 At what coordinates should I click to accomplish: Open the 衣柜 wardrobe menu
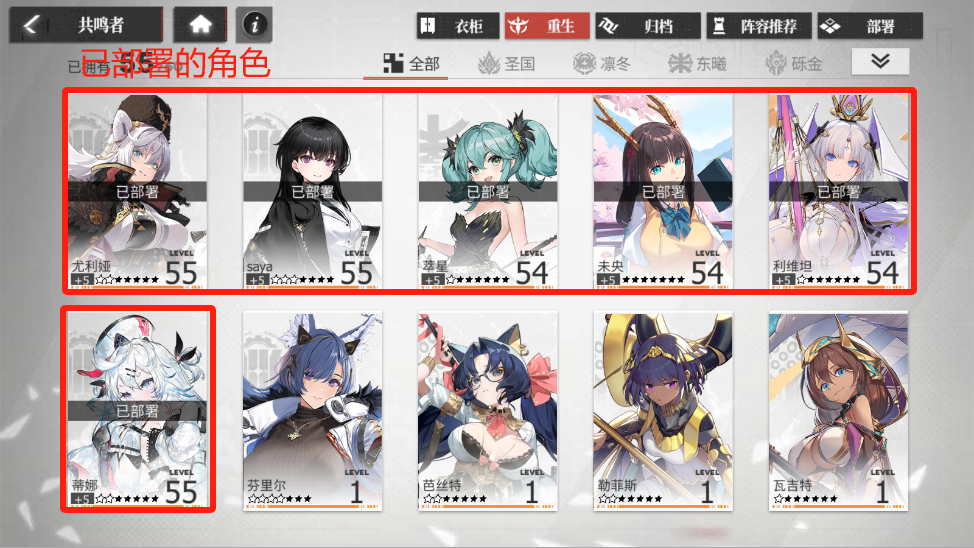point(458,26)
